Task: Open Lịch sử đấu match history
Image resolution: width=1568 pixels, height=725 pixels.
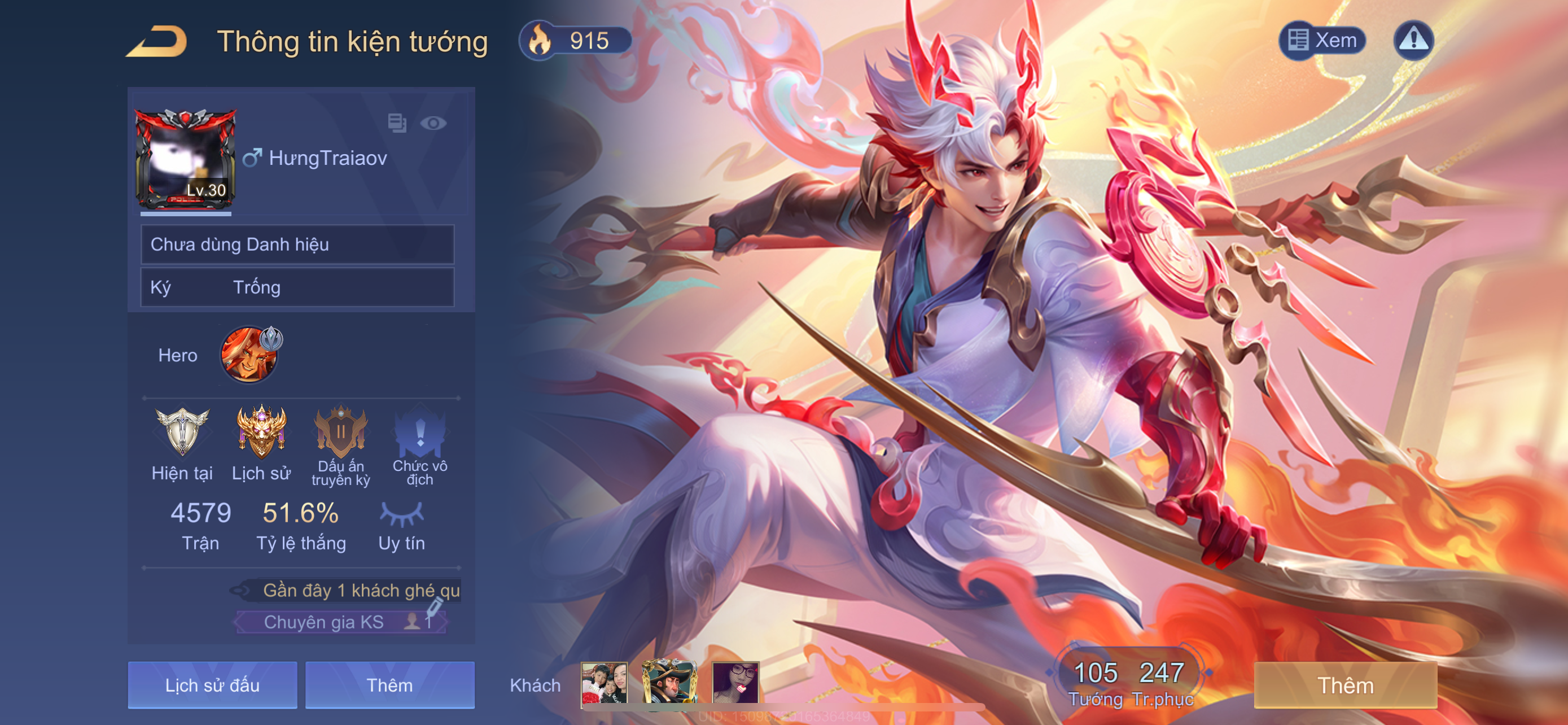Action: coord(212,685)
